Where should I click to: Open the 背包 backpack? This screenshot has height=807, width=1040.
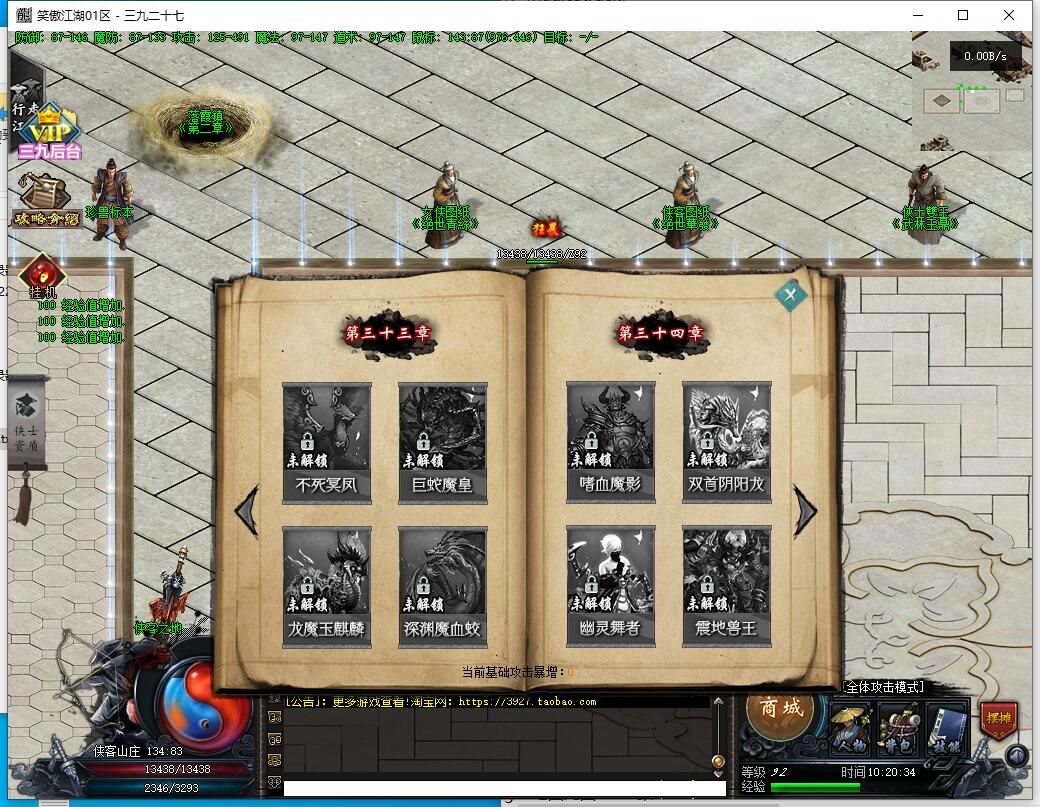[x=899, y=728]
